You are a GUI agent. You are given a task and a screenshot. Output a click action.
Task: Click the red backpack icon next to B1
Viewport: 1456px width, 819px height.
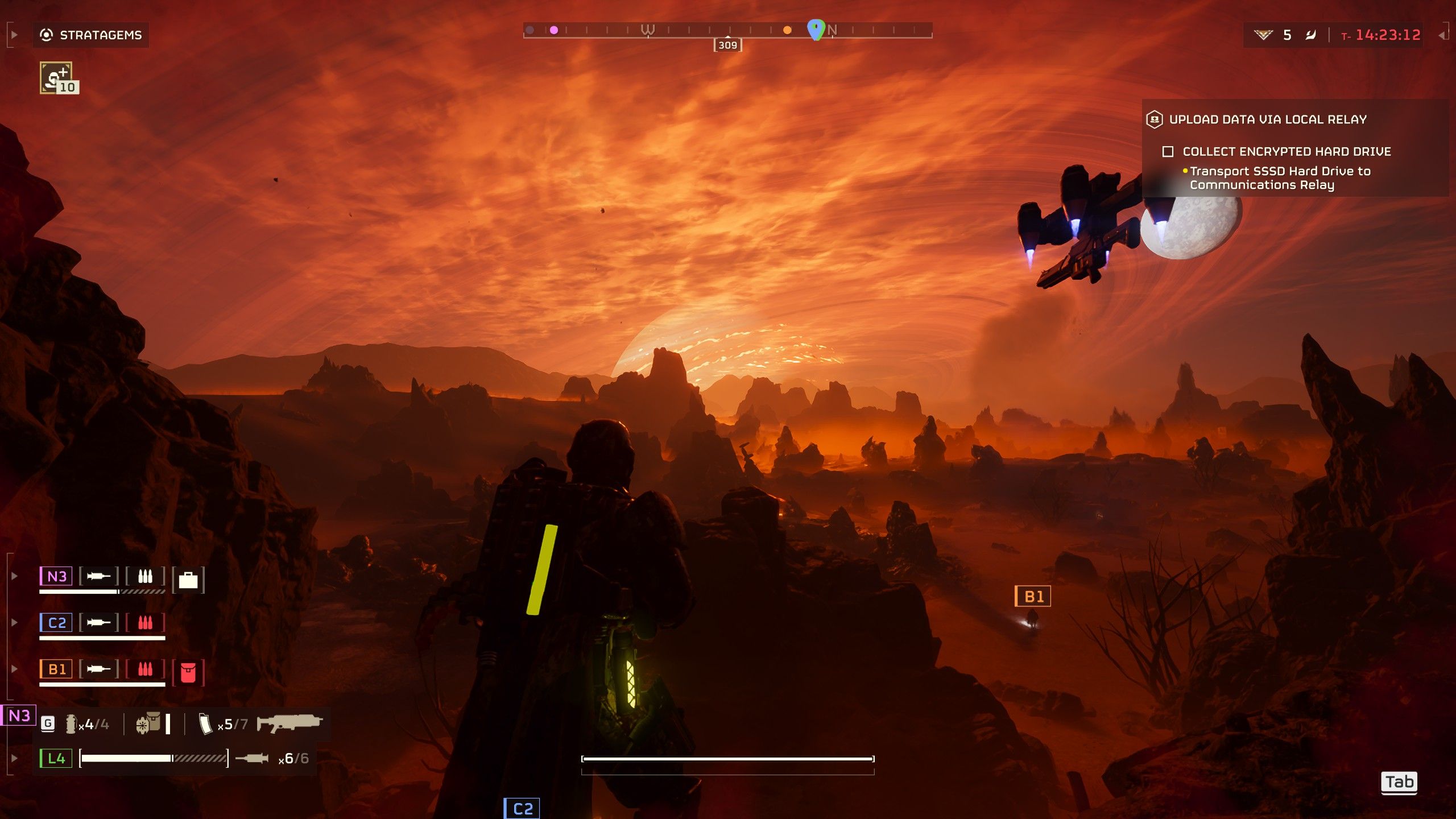[188, 672]
